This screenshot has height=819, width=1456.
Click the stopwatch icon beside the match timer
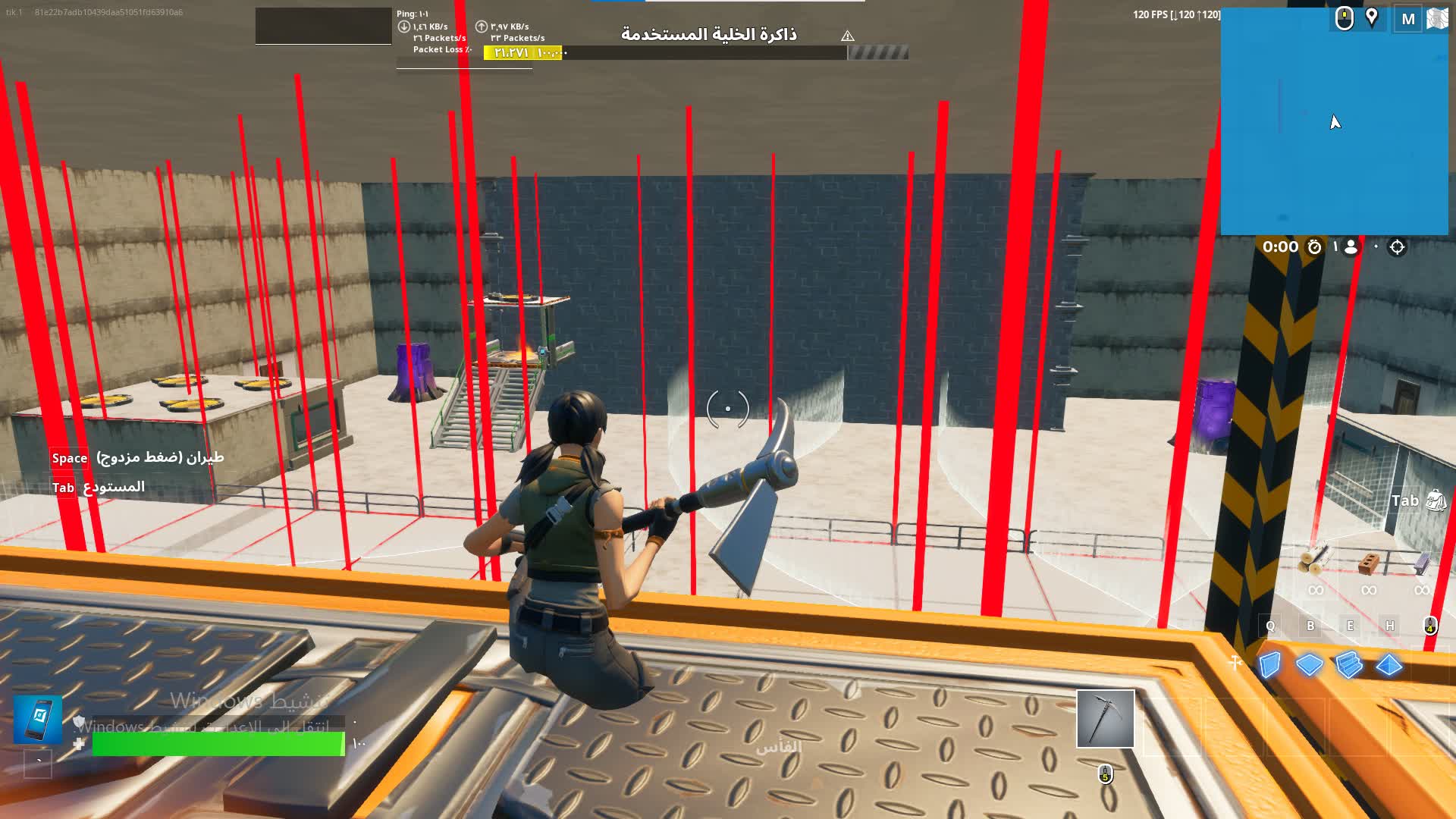click(x=1314, y=247)
